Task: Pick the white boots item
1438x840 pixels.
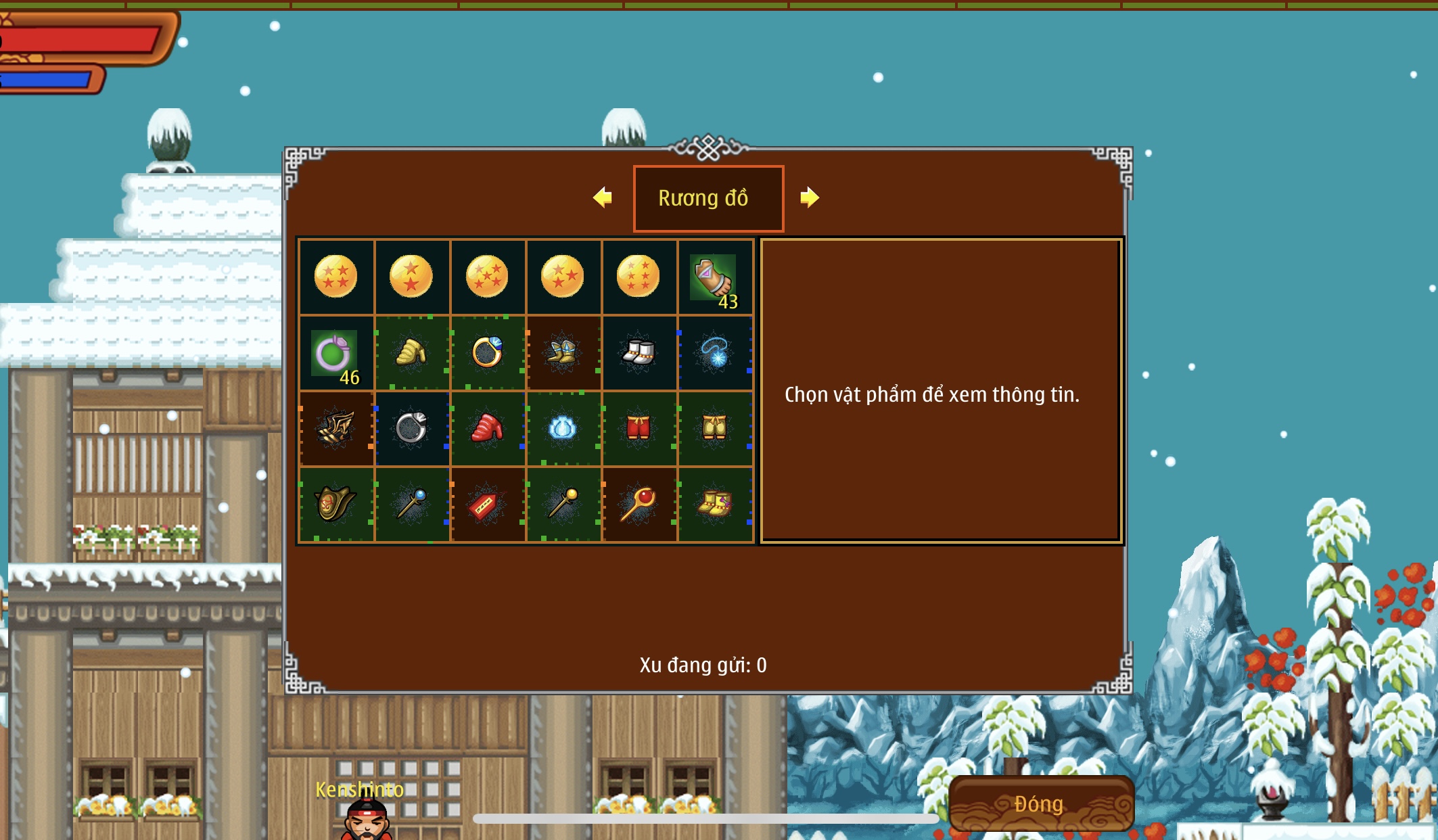Action: point(638,352)
